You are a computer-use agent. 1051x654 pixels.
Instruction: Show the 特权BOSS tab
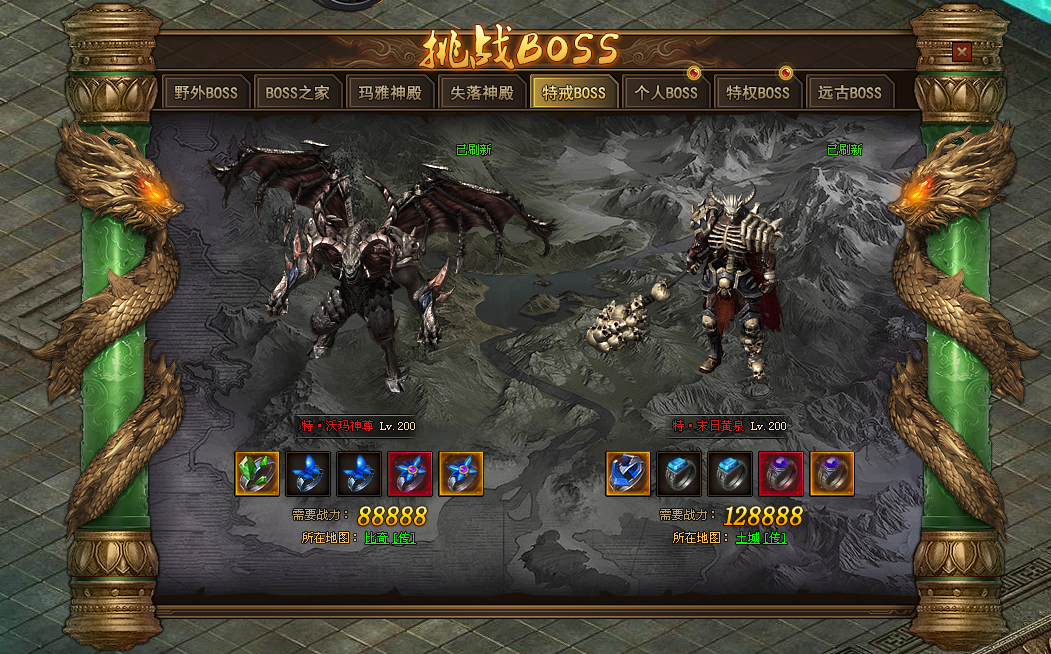(x=758, y=93)
